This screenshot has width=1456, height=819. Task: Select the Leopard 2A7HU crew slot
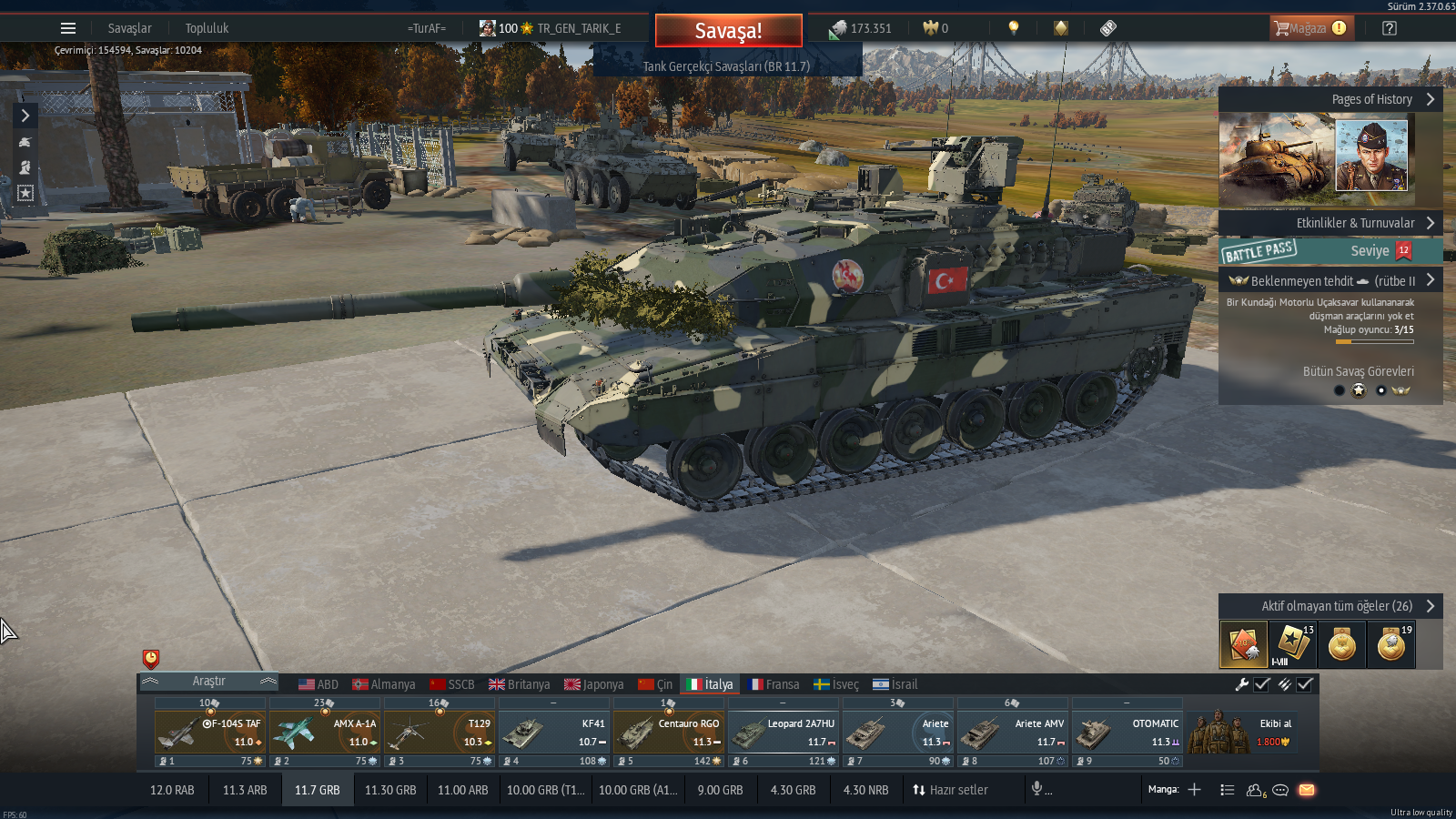pos(784,733)
